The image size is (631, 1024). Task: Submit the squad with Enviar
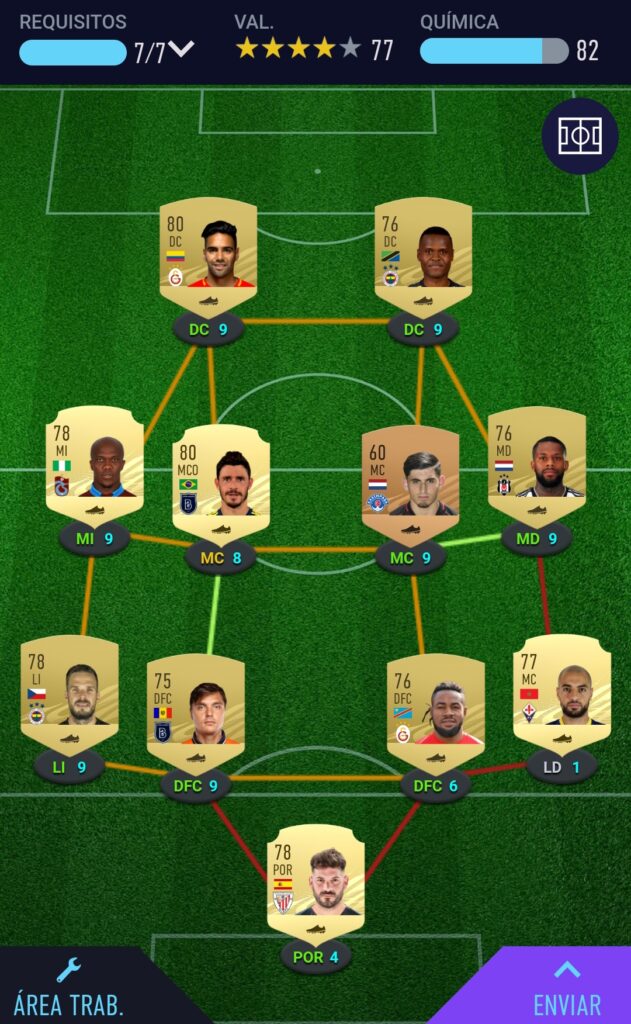(567, 987)
